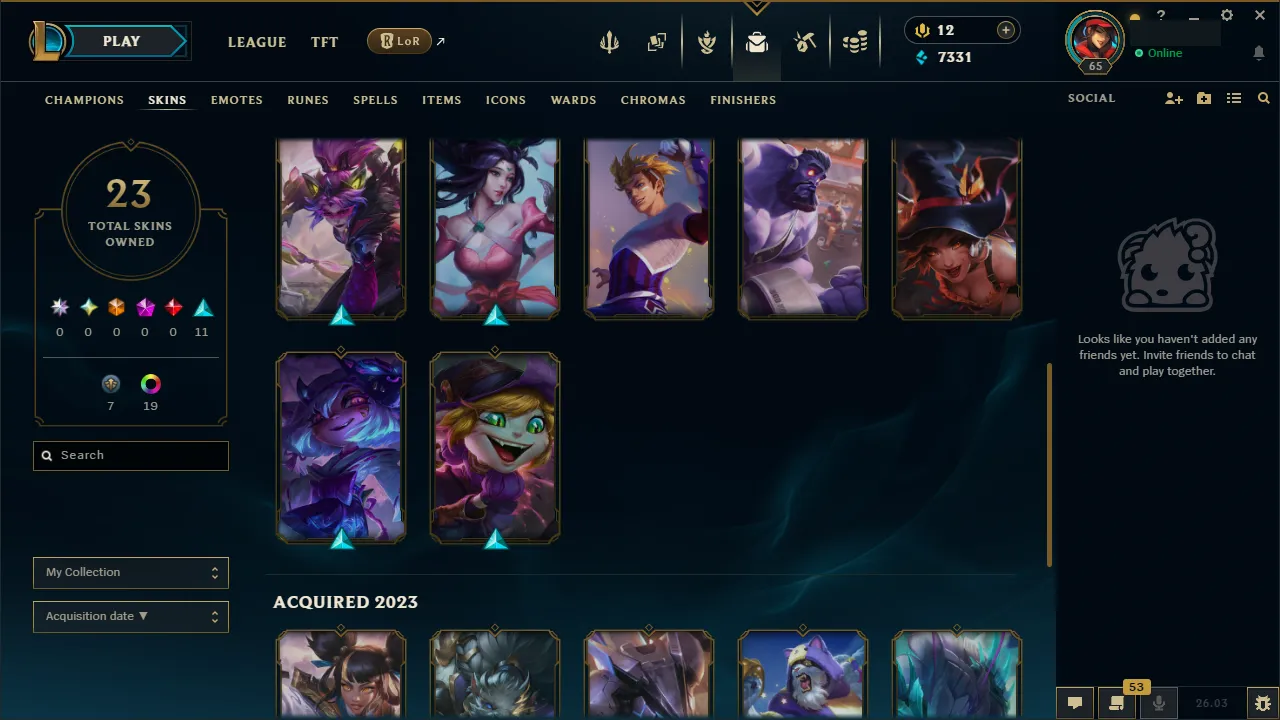This screenshot has width=1280, height=720.
Task: Open the bug report icon at bottom right
Action: (x=1262, y=703)
